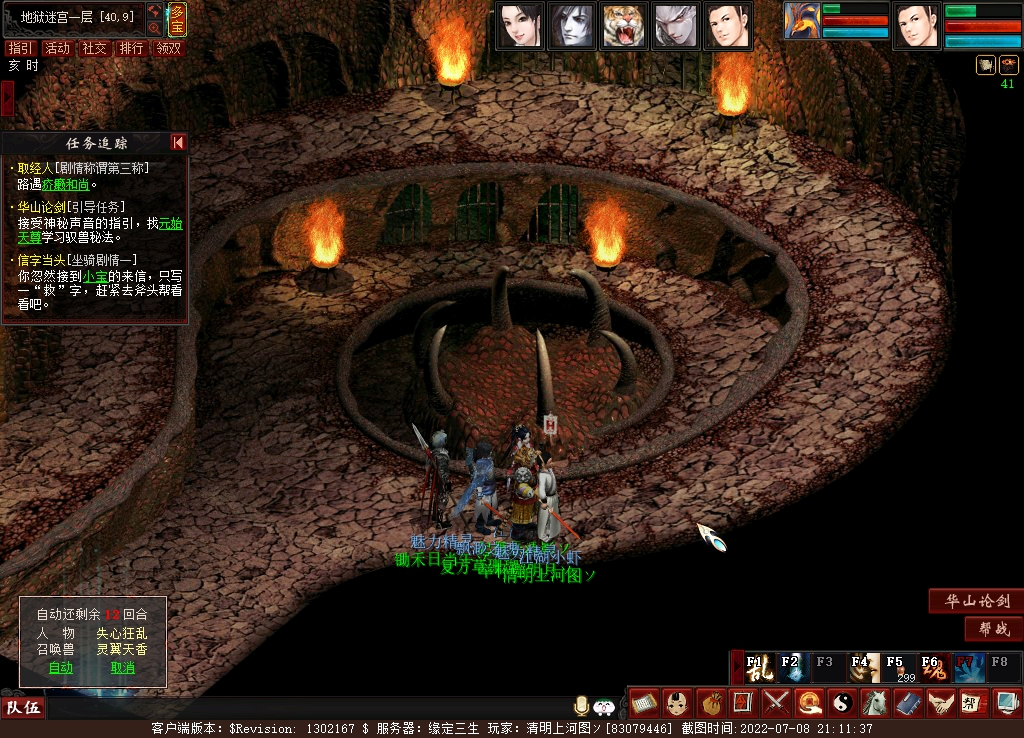The width and height of the screenshot is (1024, 738).
Task: Use the F5 item shortcut with 299 count
Action: tap(898, 667)
